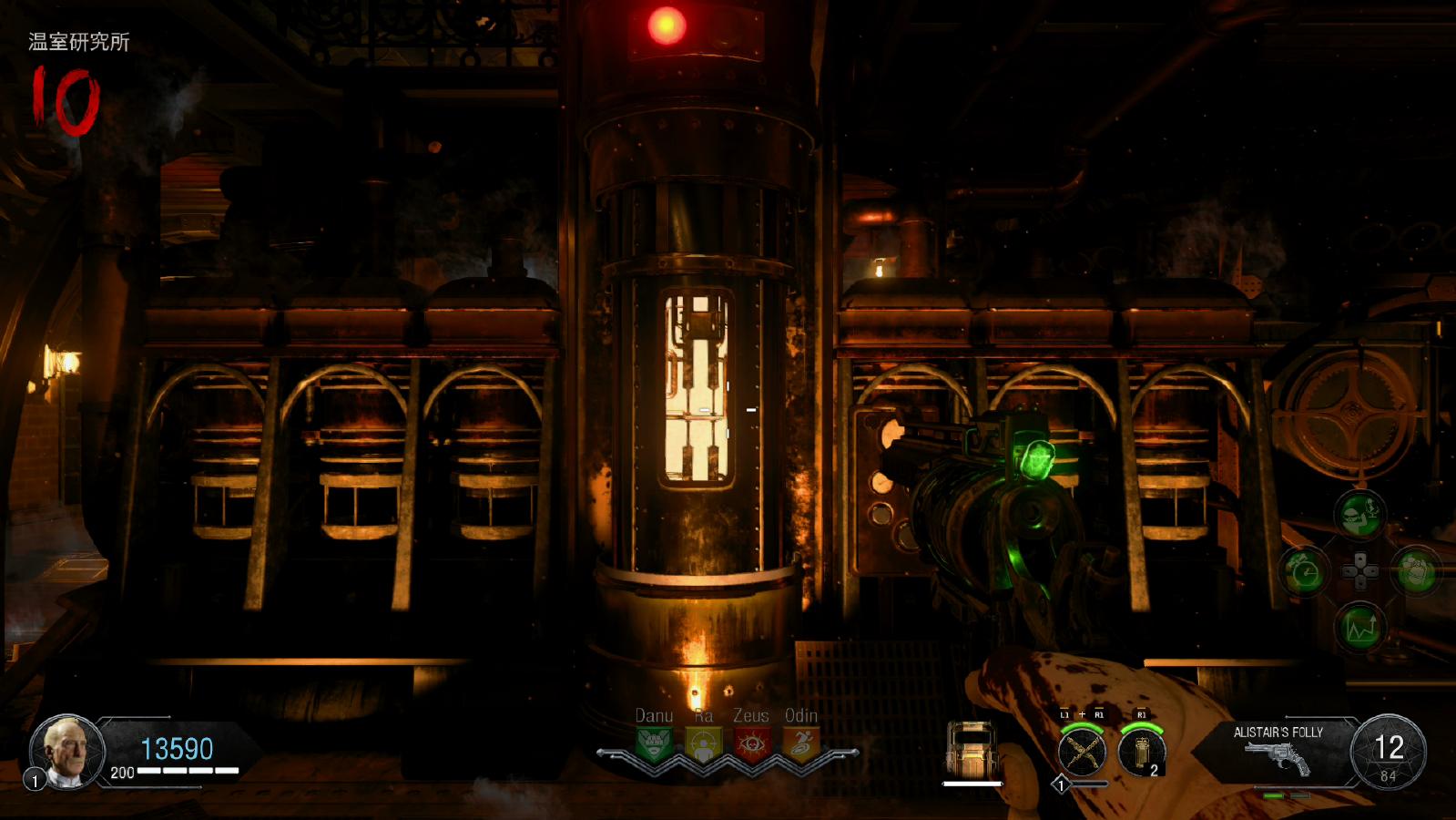Use the top elixir on the D-pad wheel
Screen dimensions: 1456x820
point(1359,516)
